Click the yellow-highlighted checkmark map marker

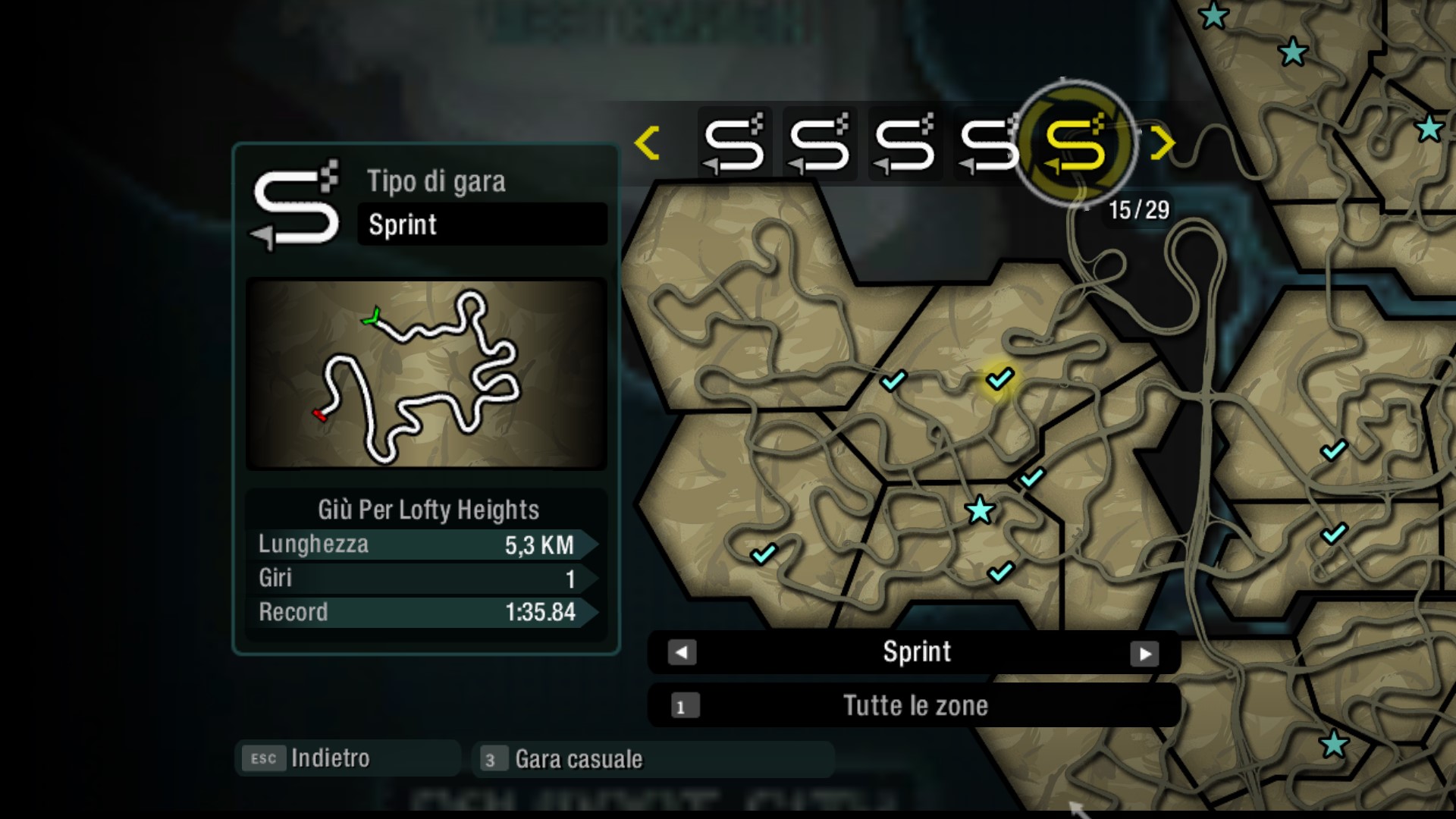point(999,378)
